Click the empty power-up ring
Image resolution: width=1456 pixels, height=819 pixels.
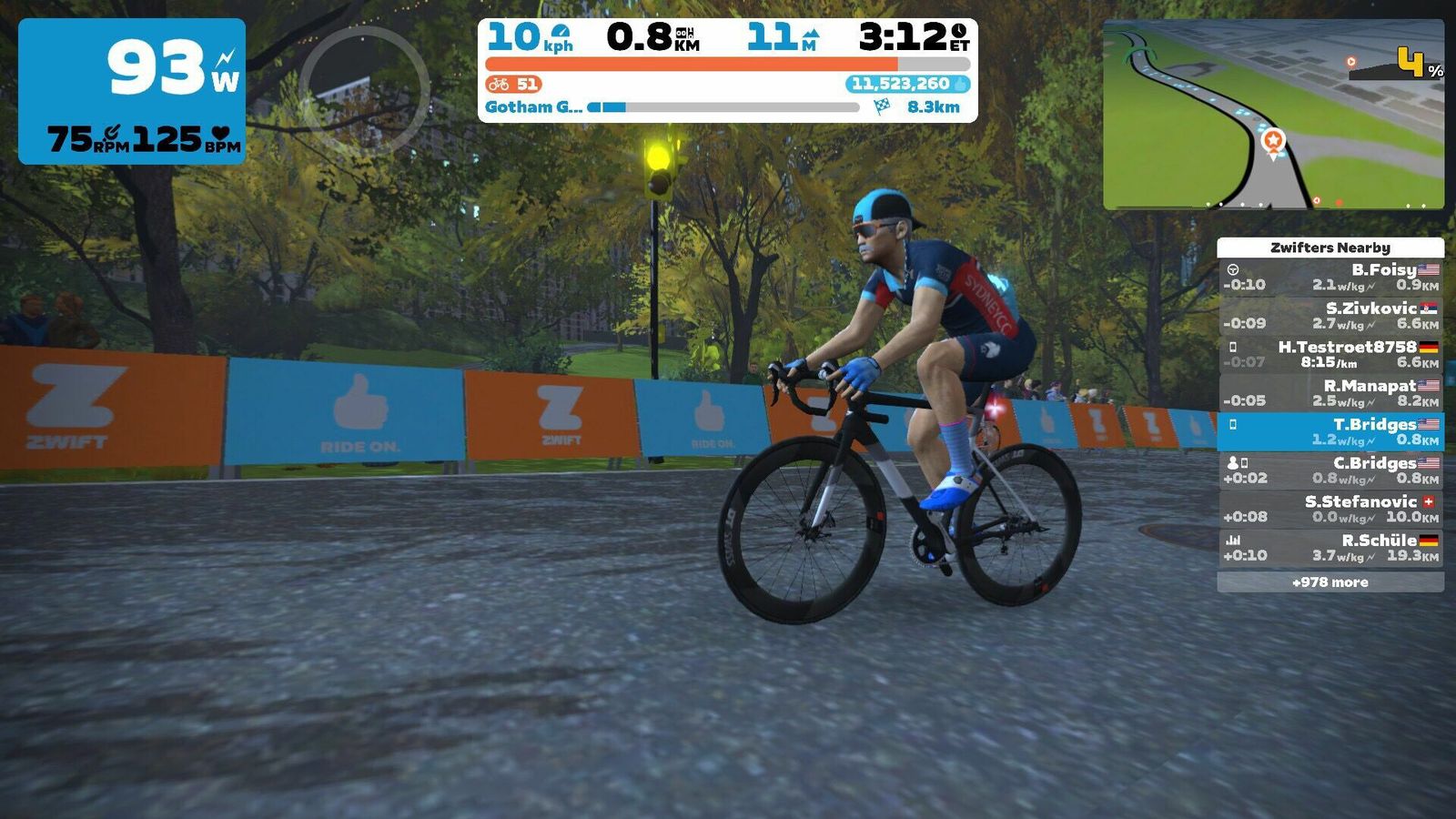365,91
